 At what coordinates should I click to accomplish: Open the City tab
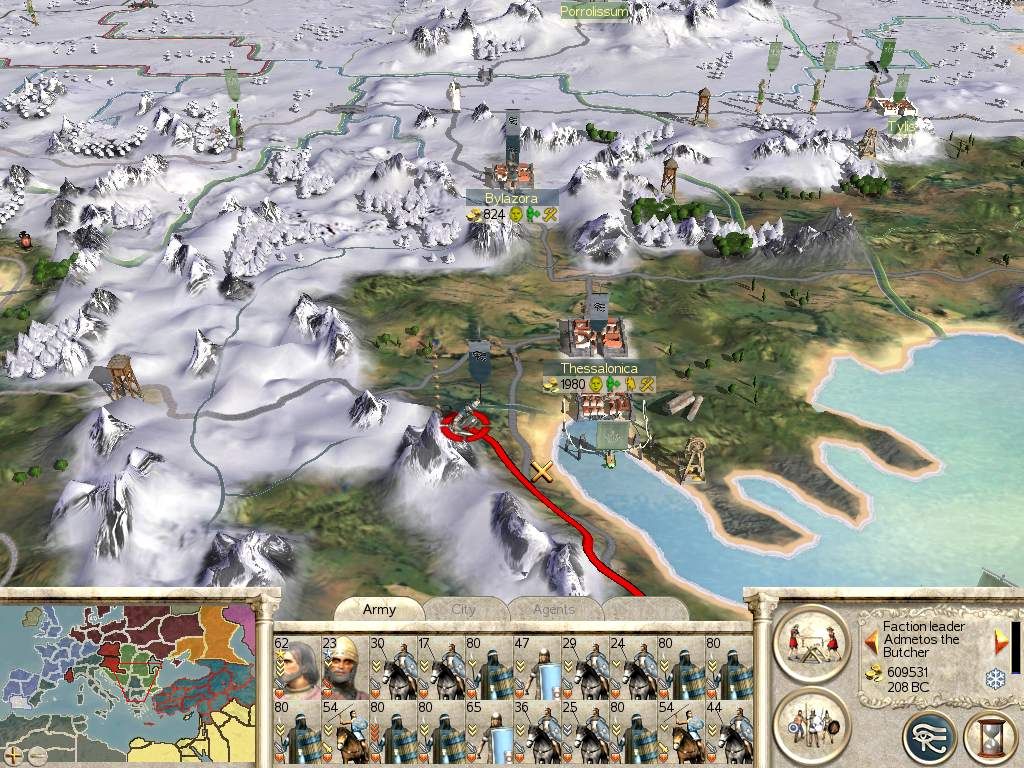point(464,609)
